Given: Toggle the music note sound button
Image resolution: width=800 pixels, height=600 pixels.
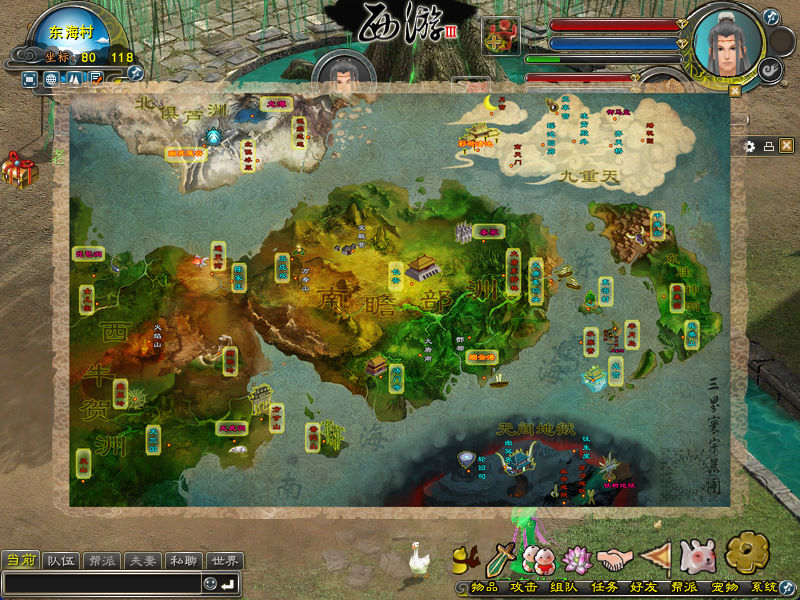Looking at the screenshot, I should tap(770, 17).
